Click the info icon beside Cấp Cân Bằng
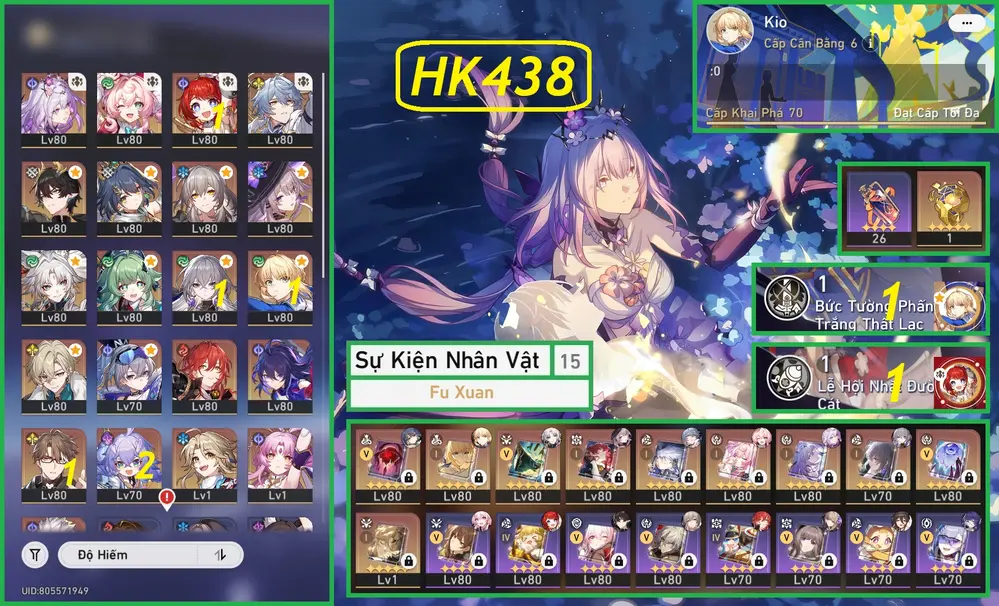The image size is (999, 606). pos(872,44)
